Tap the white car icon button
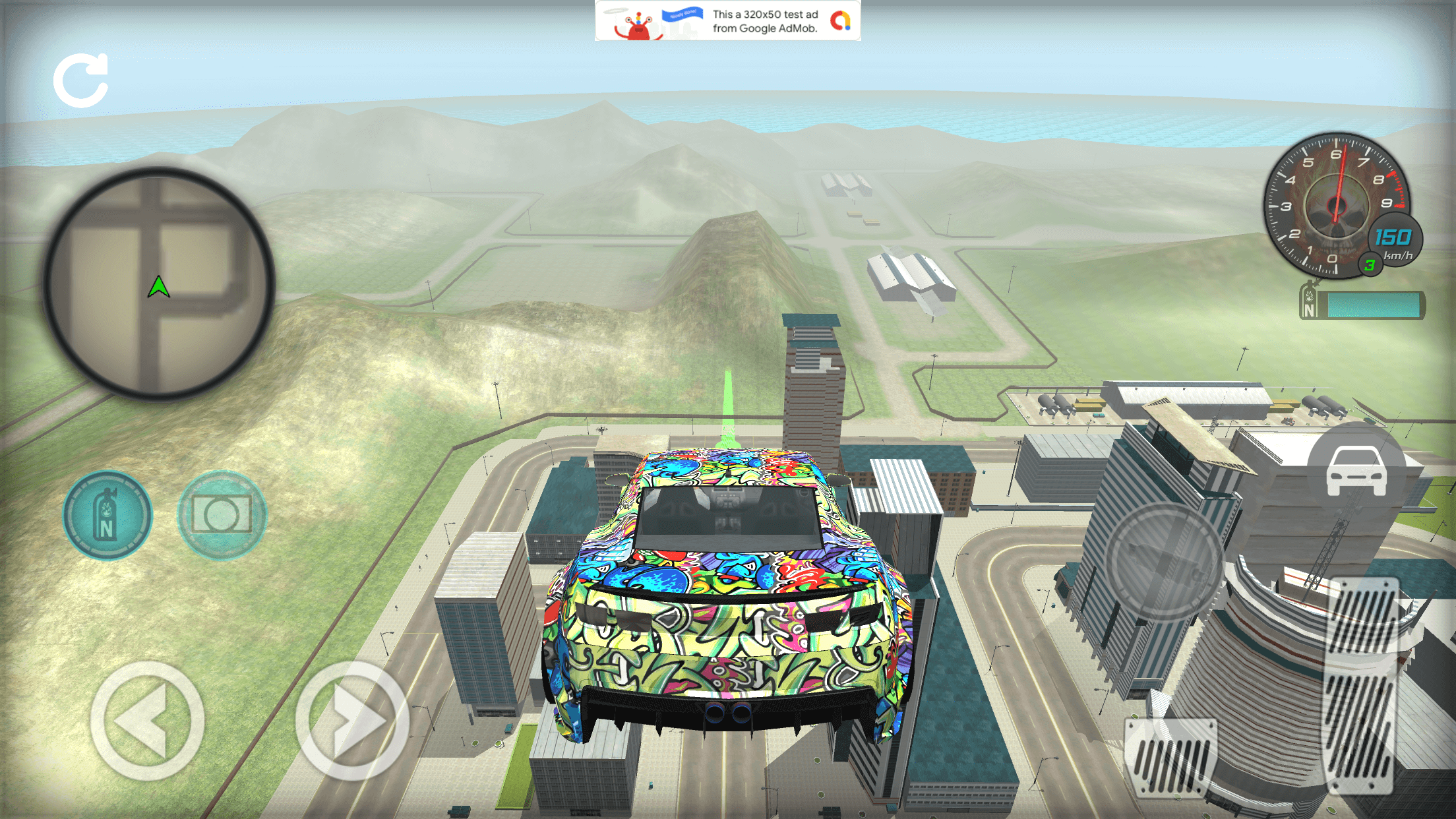1456x819 pixels. [x=1356, y=471]
